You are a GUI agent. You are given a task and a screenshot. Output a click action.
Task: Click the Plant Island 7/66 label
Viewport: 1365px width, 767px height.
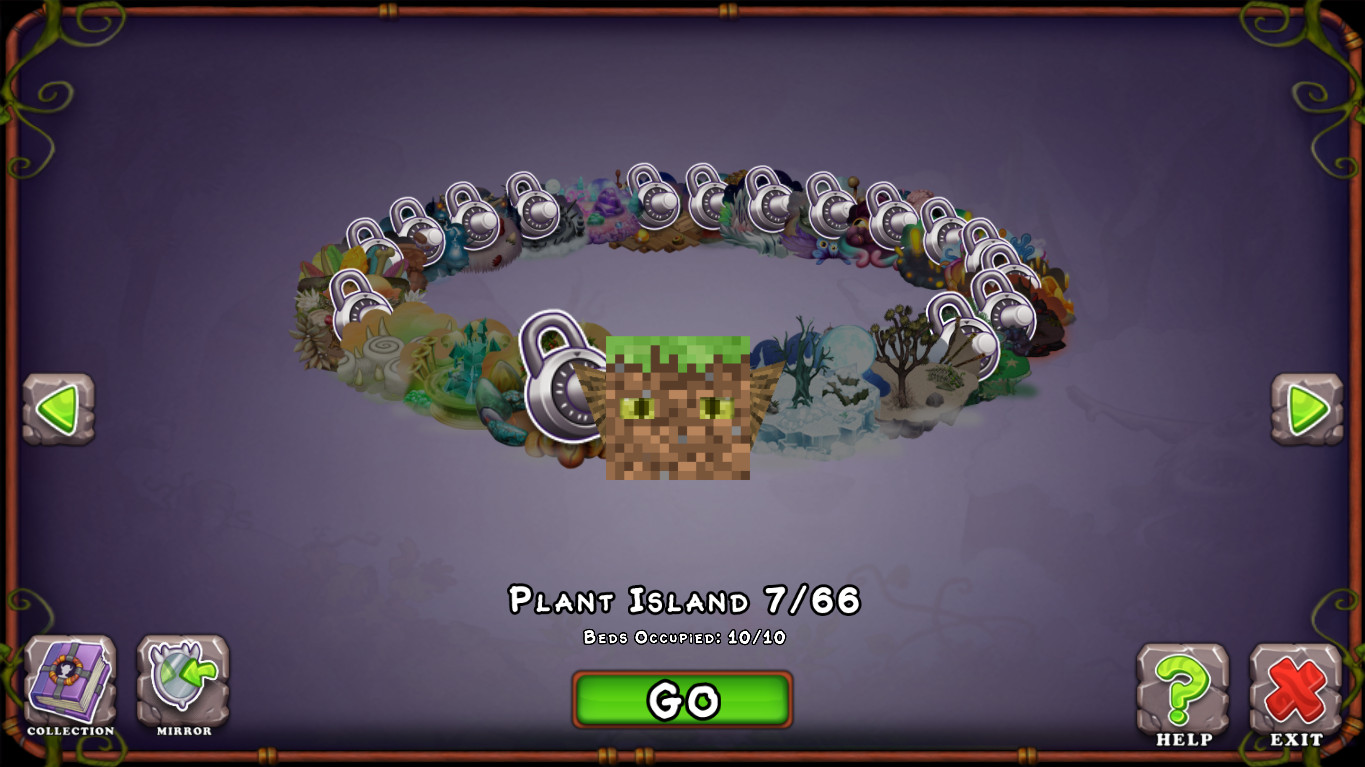[x=683, y=600]
